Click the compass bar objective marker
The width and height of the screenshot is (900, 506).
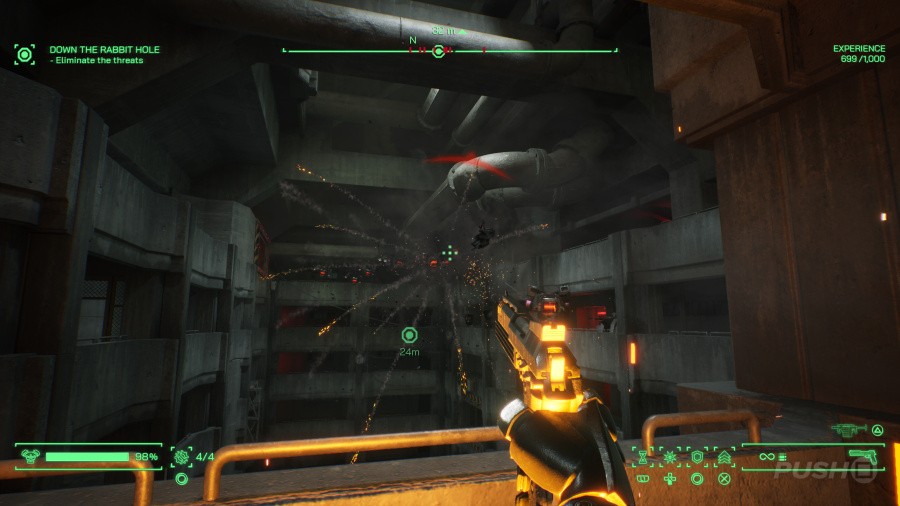tap(438, 50)
